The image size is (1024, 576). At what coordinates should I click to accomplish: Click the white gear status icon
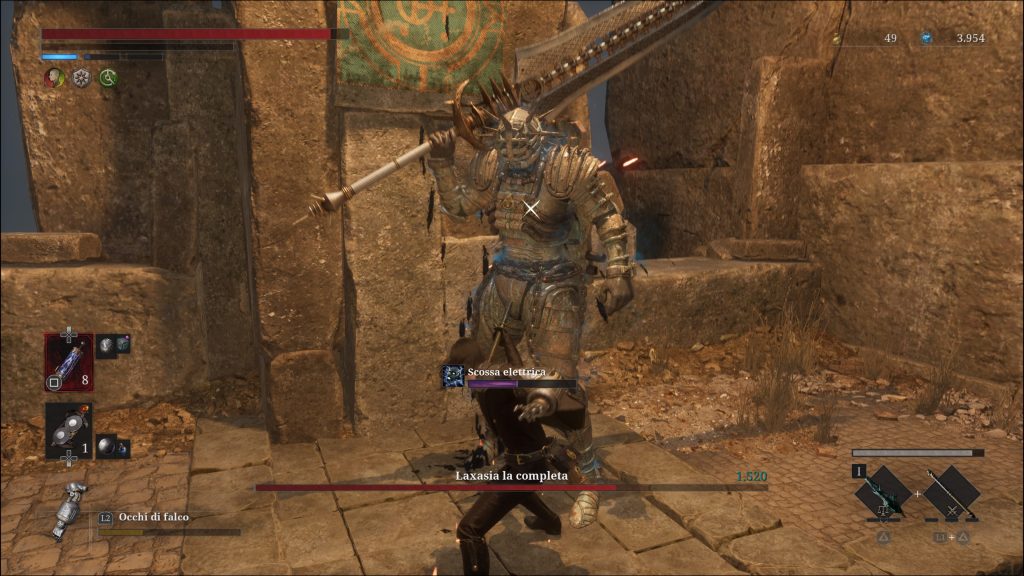tap(81, 77)
